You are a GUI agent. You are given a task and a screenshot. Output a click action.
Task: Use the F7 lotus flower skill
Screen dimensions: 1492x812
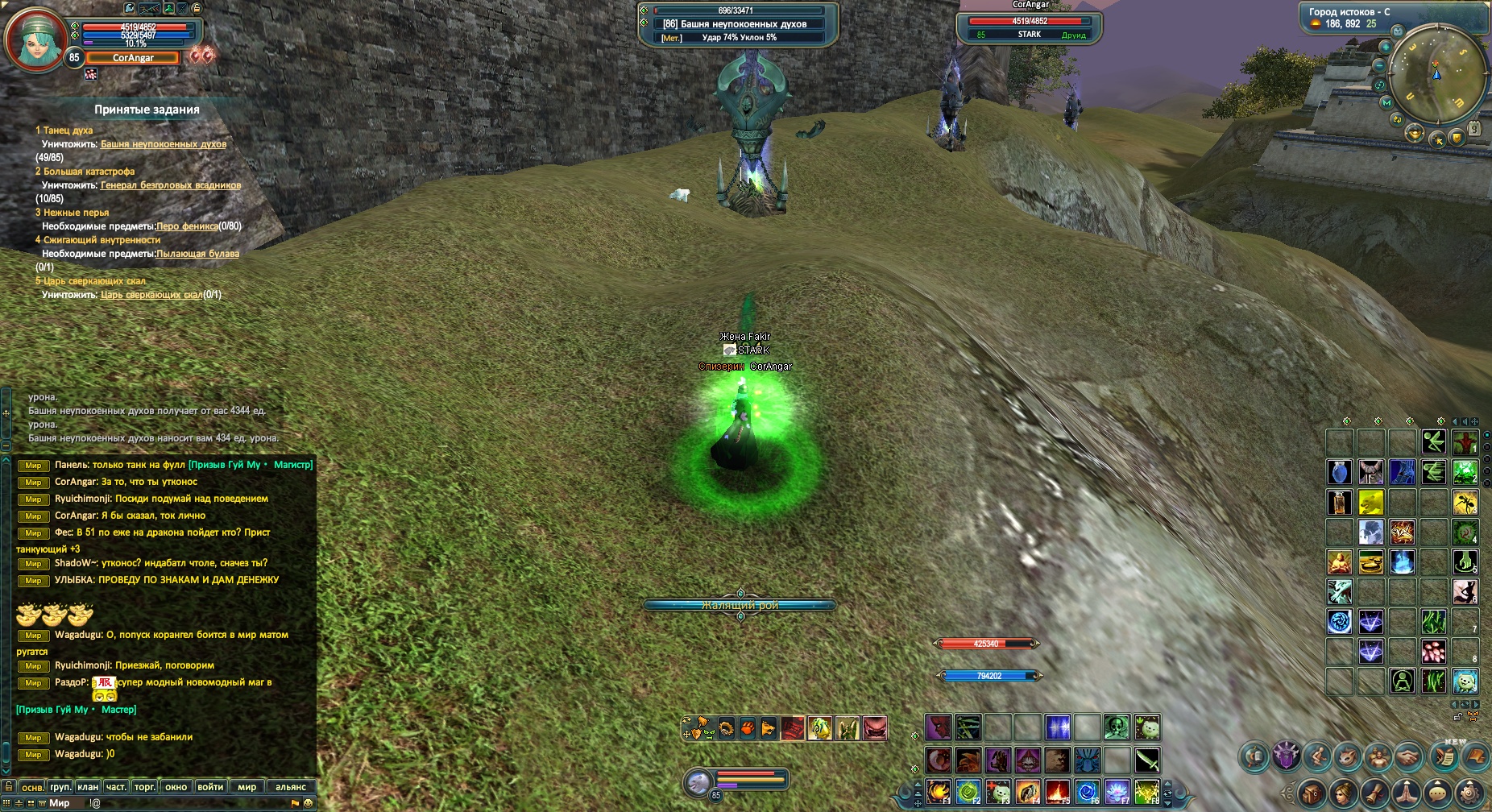[1117, 791]
